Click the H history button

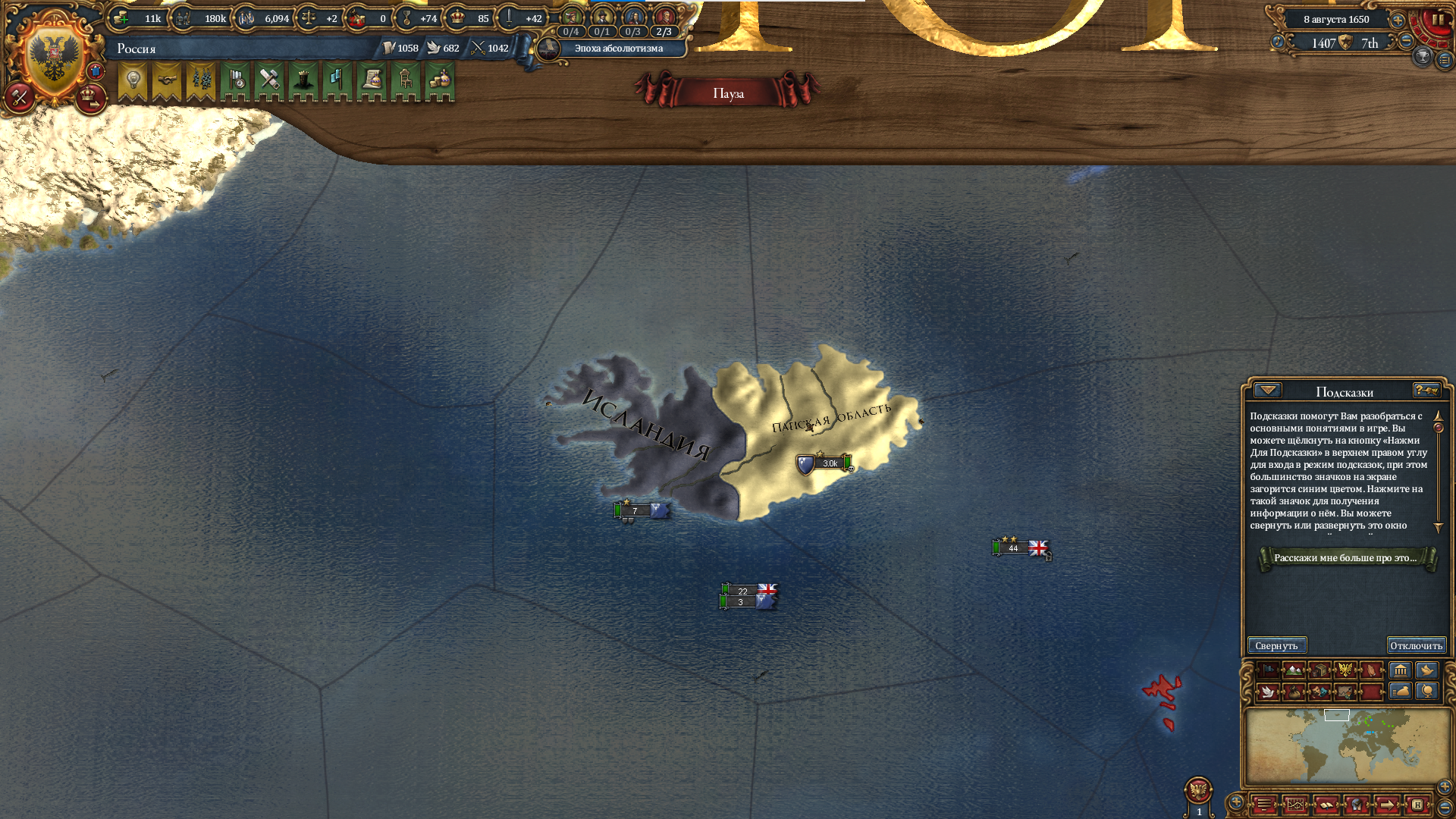[x=1417, y=805]
